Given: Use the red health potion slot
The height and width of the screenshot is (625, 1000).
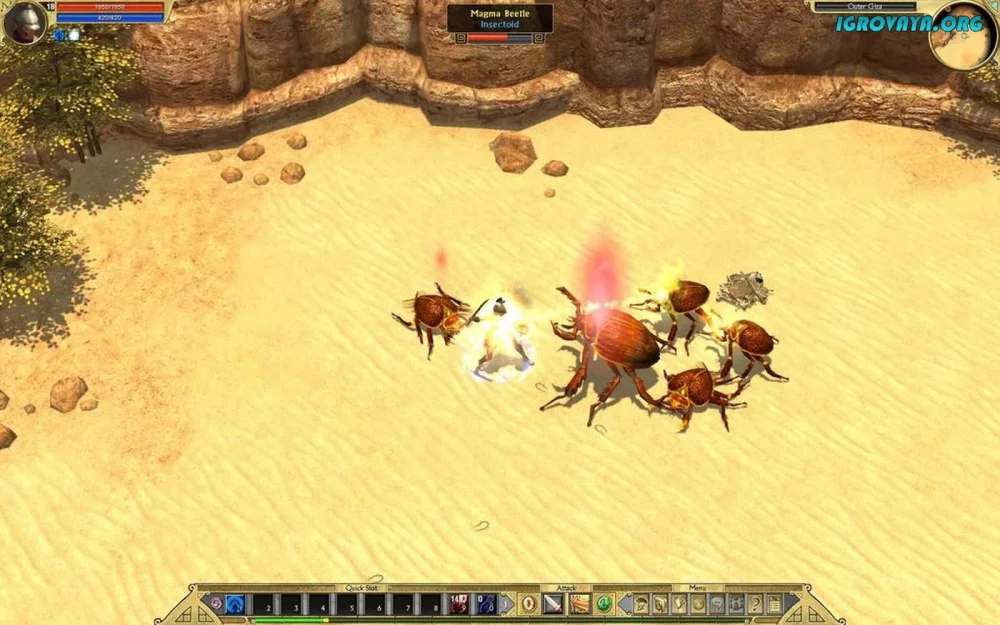Looking at the screenshot, I should pos(458,603).
